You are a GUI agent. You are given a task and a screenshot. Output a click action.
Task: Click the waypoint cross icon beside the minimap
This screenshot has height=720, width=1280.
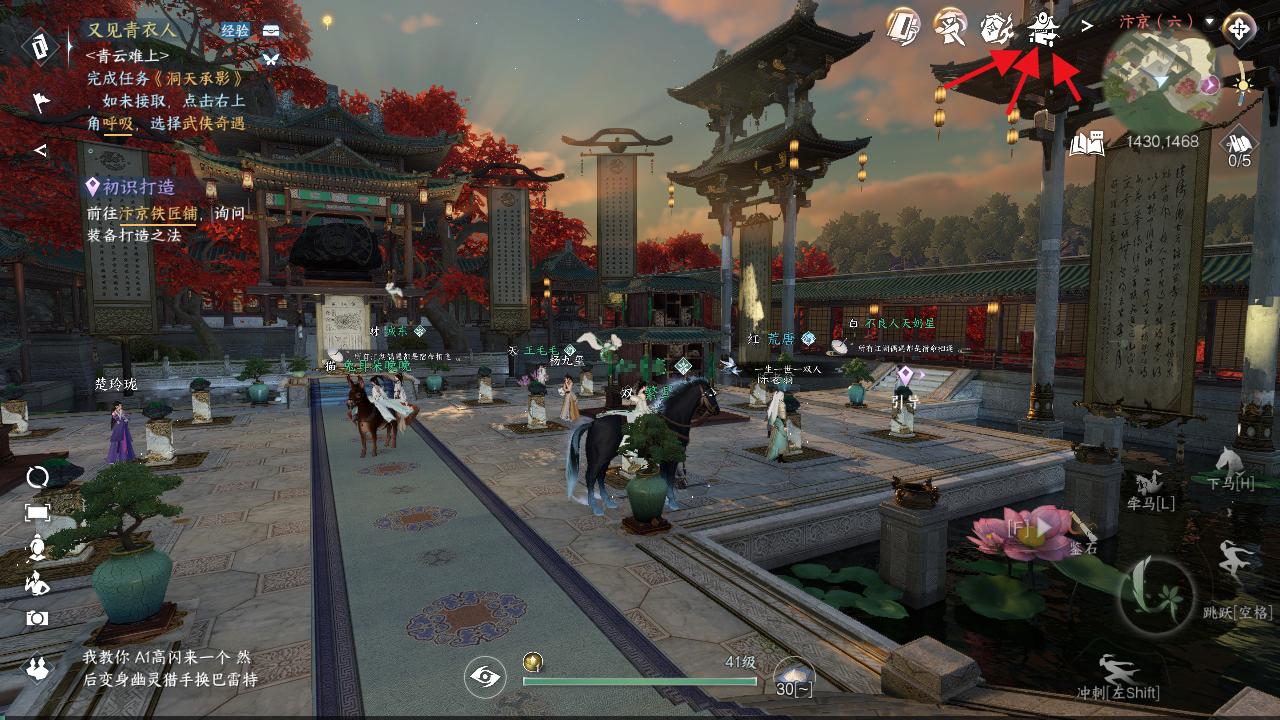[1240, 27]
